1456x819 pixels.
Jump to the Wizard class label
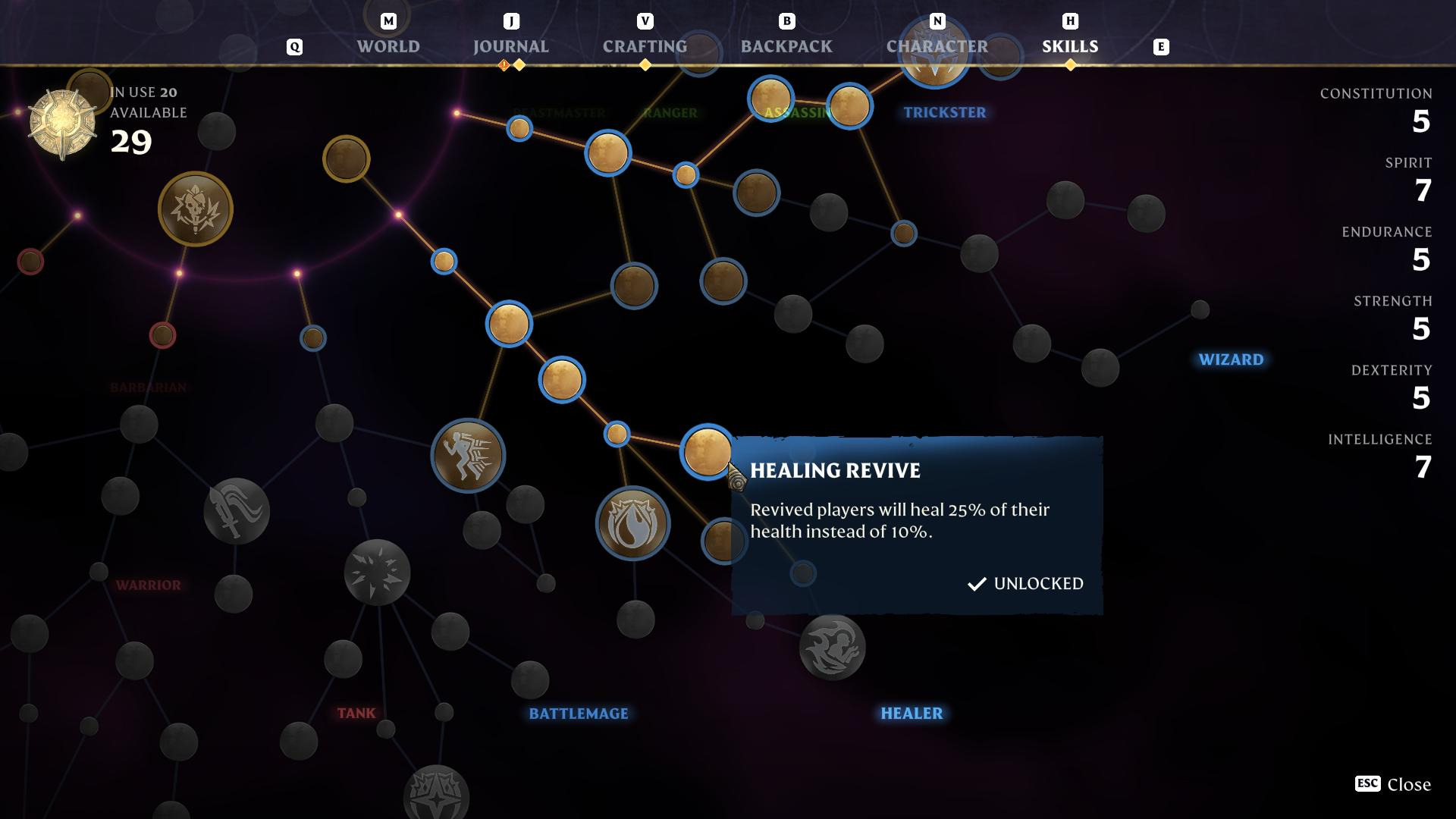1230,359
